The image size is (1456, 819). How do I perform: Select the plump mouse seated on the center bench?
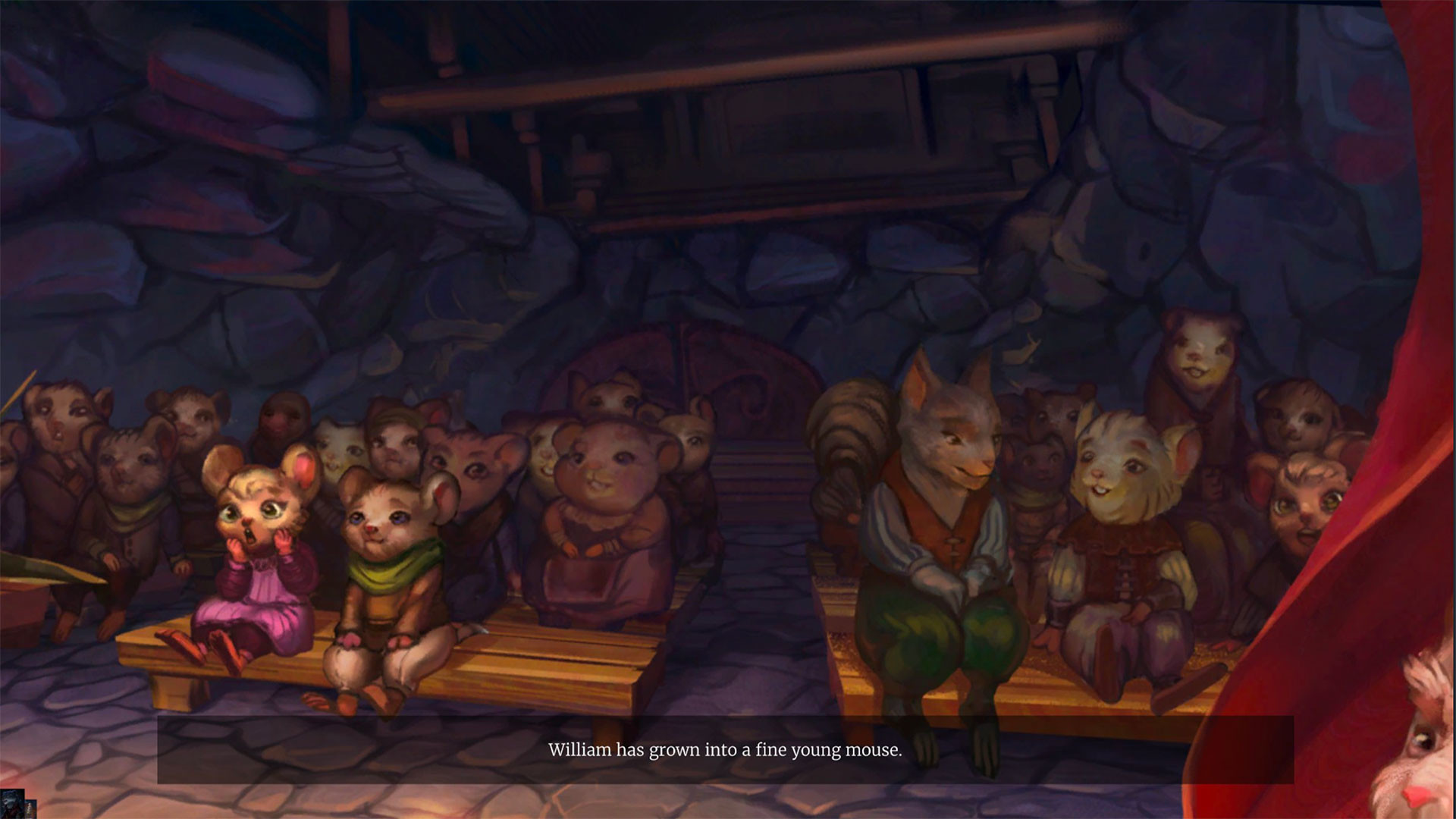point(599,516)
